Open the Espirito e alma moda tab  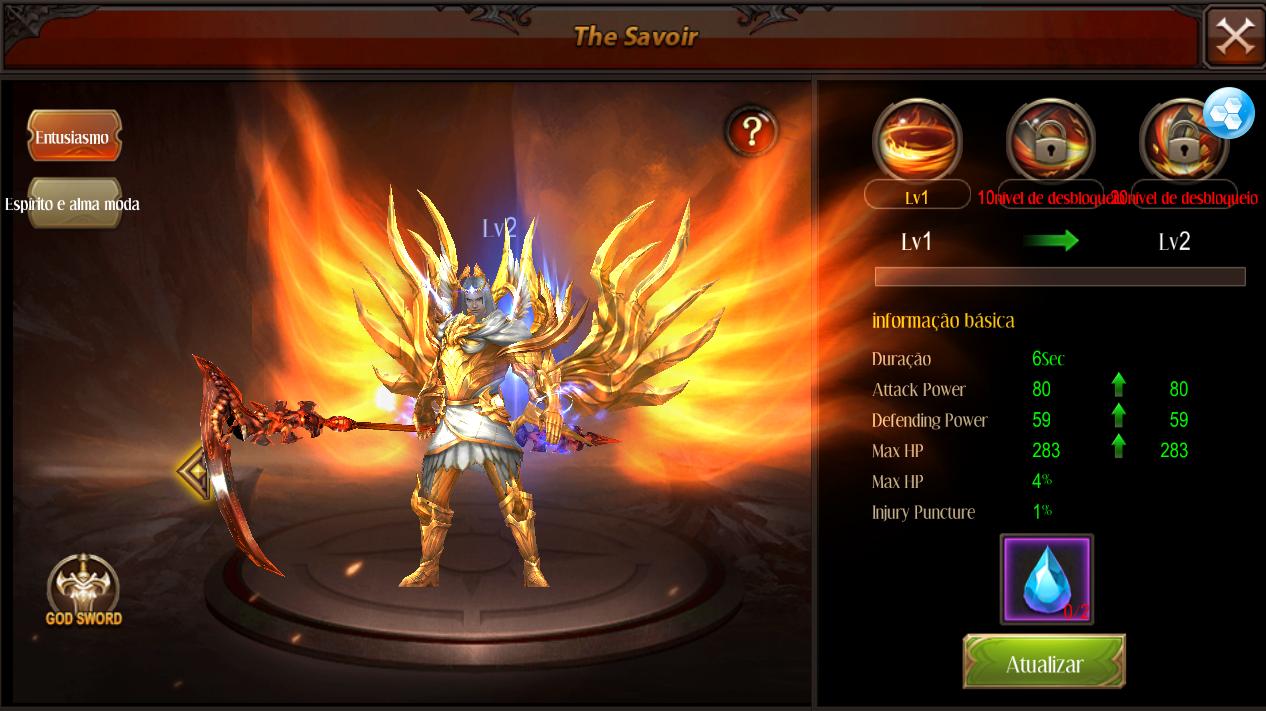(74, 203)
